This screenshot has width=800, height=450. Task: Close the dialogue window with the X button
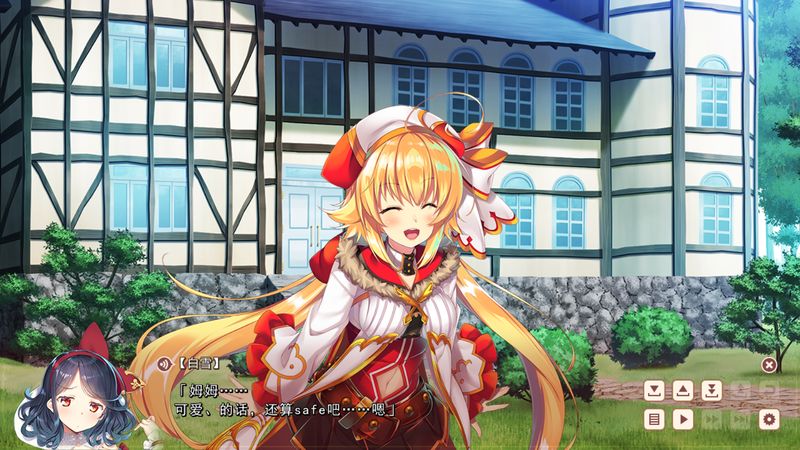pos(768,365)
